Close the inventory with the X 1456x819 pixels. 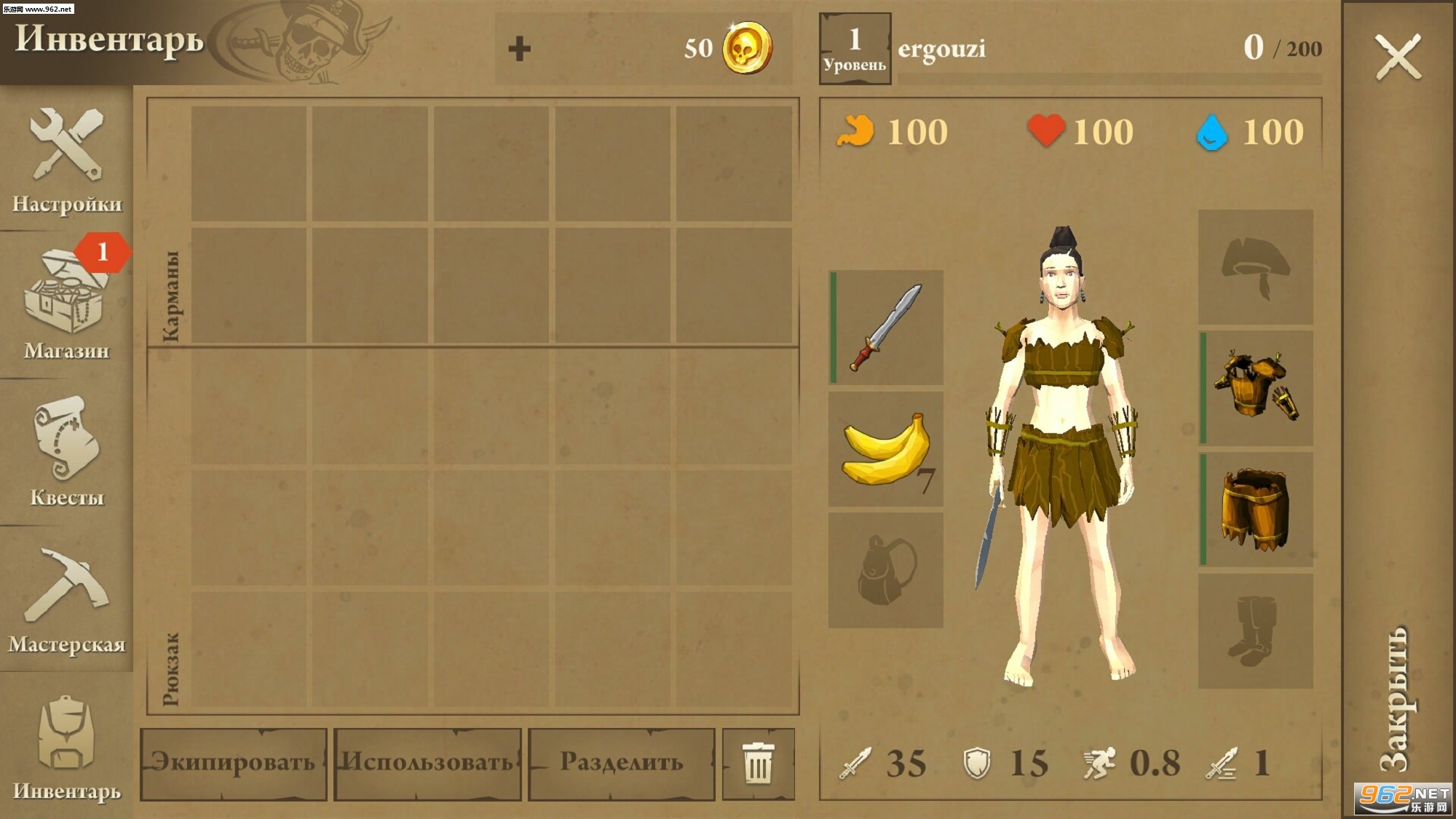coord(1398,57)
